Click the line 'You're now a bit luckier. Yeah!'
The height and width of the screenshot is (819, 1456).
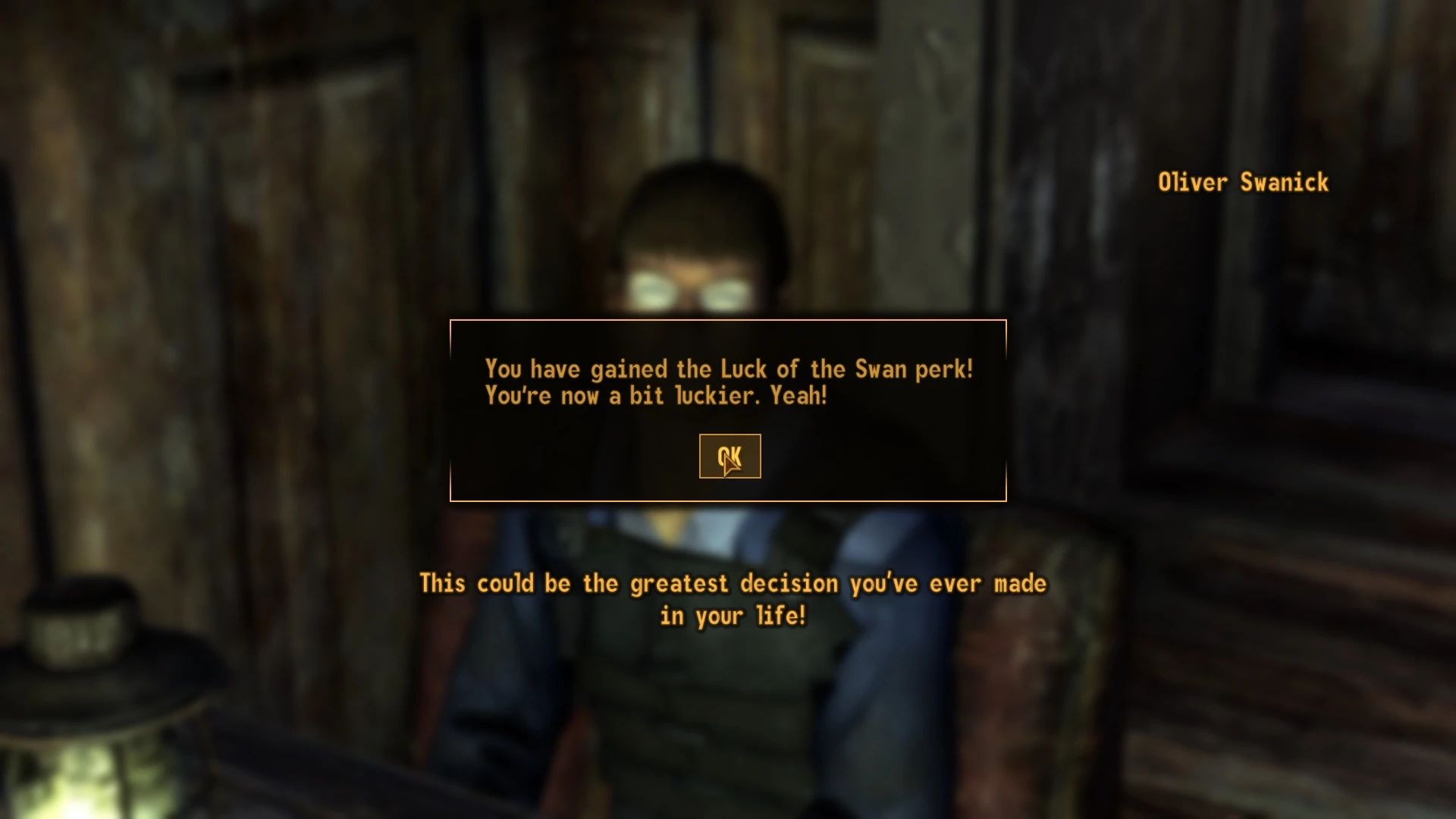coord(655,395)
